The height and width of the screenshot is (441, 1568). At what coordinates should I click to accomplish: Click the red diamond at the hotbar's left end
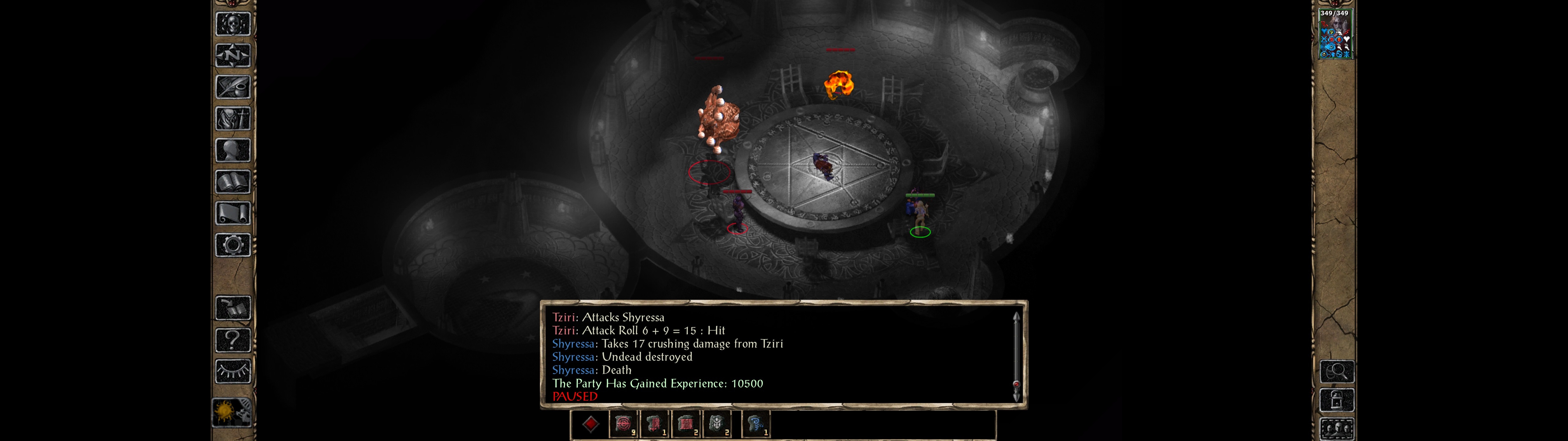point(590,424)
